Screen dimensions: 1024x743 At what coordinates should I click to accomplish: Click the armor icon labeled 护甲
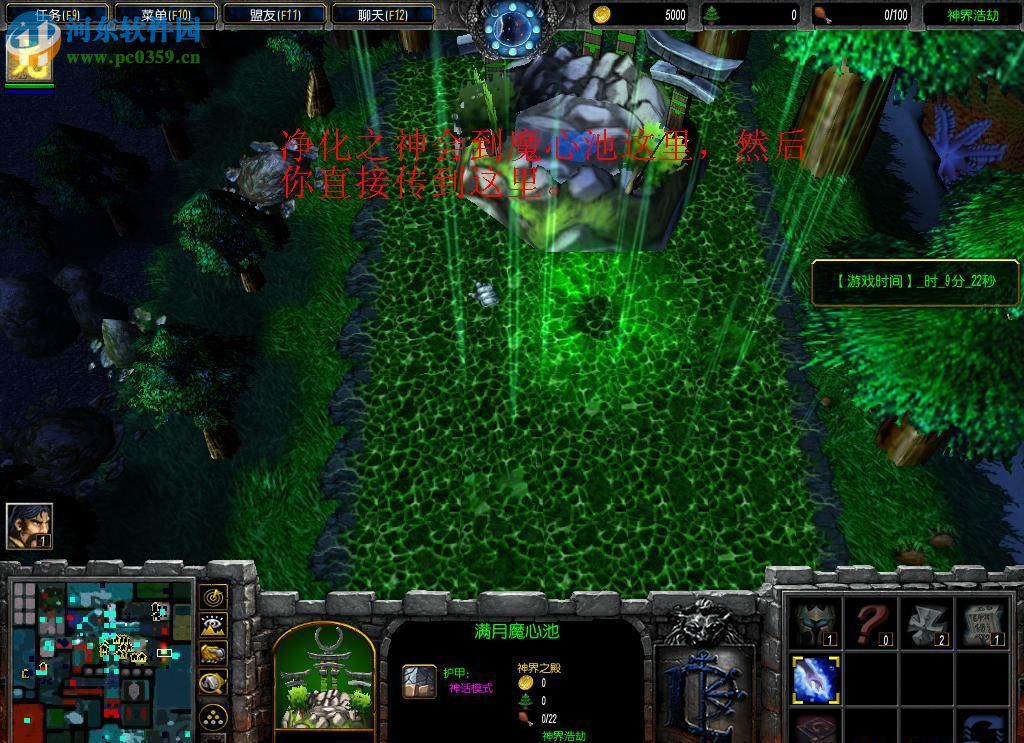[419, 681]
